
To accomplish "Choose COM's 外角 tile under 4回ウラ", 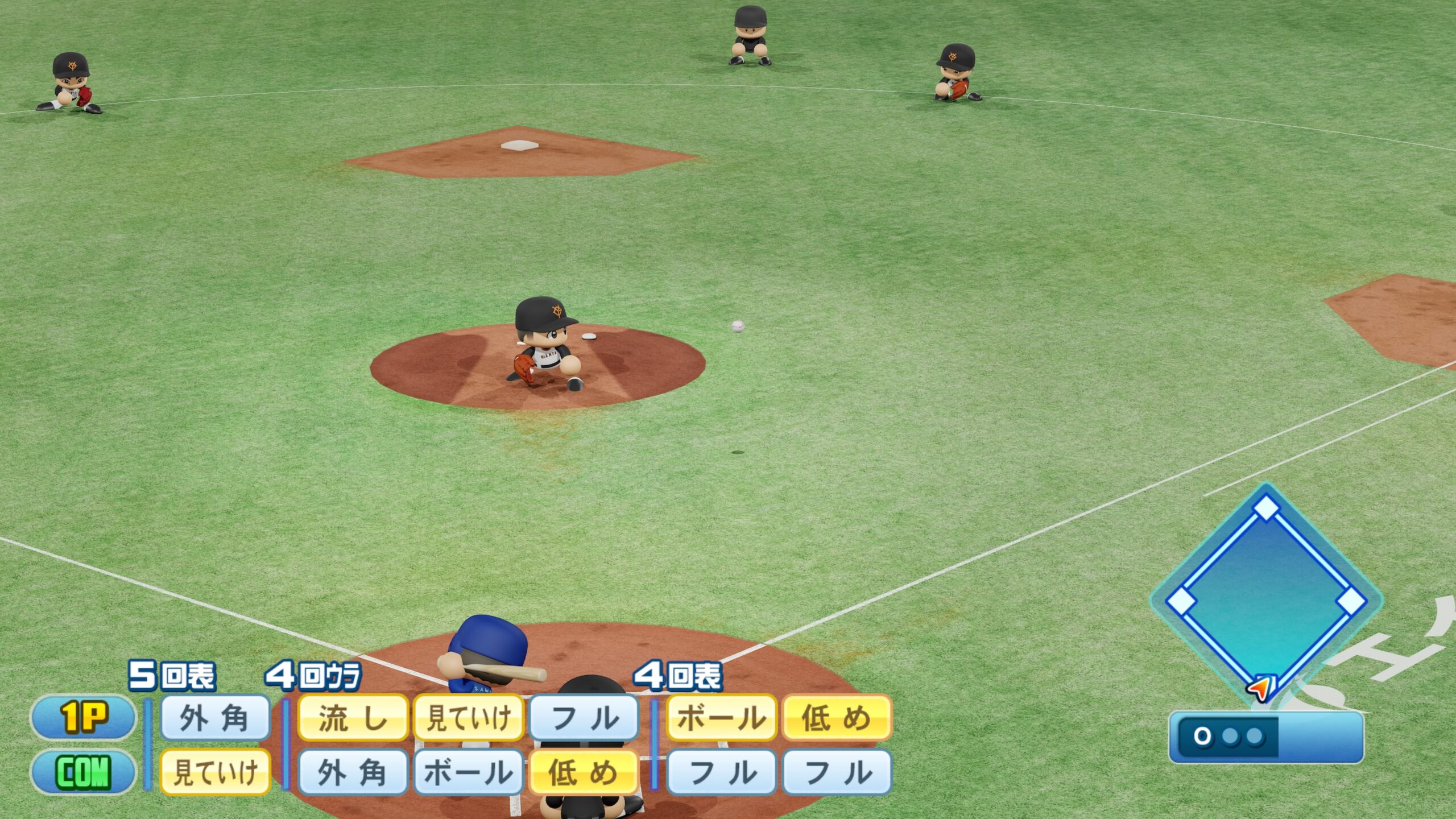I will point(353,772).
